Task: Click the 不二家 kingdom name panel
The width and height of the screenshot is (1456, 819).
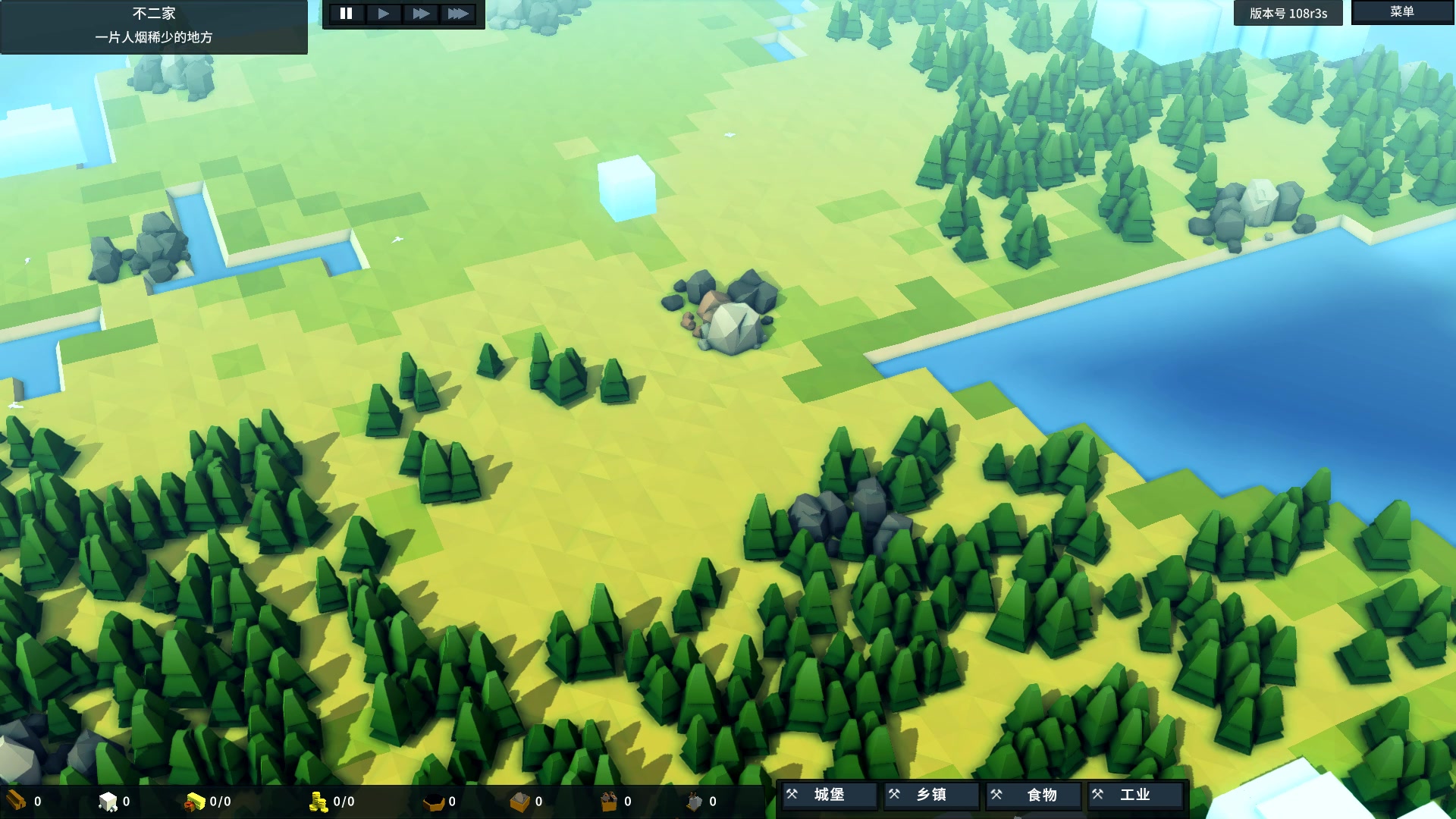Action: [x=154, y=26]
